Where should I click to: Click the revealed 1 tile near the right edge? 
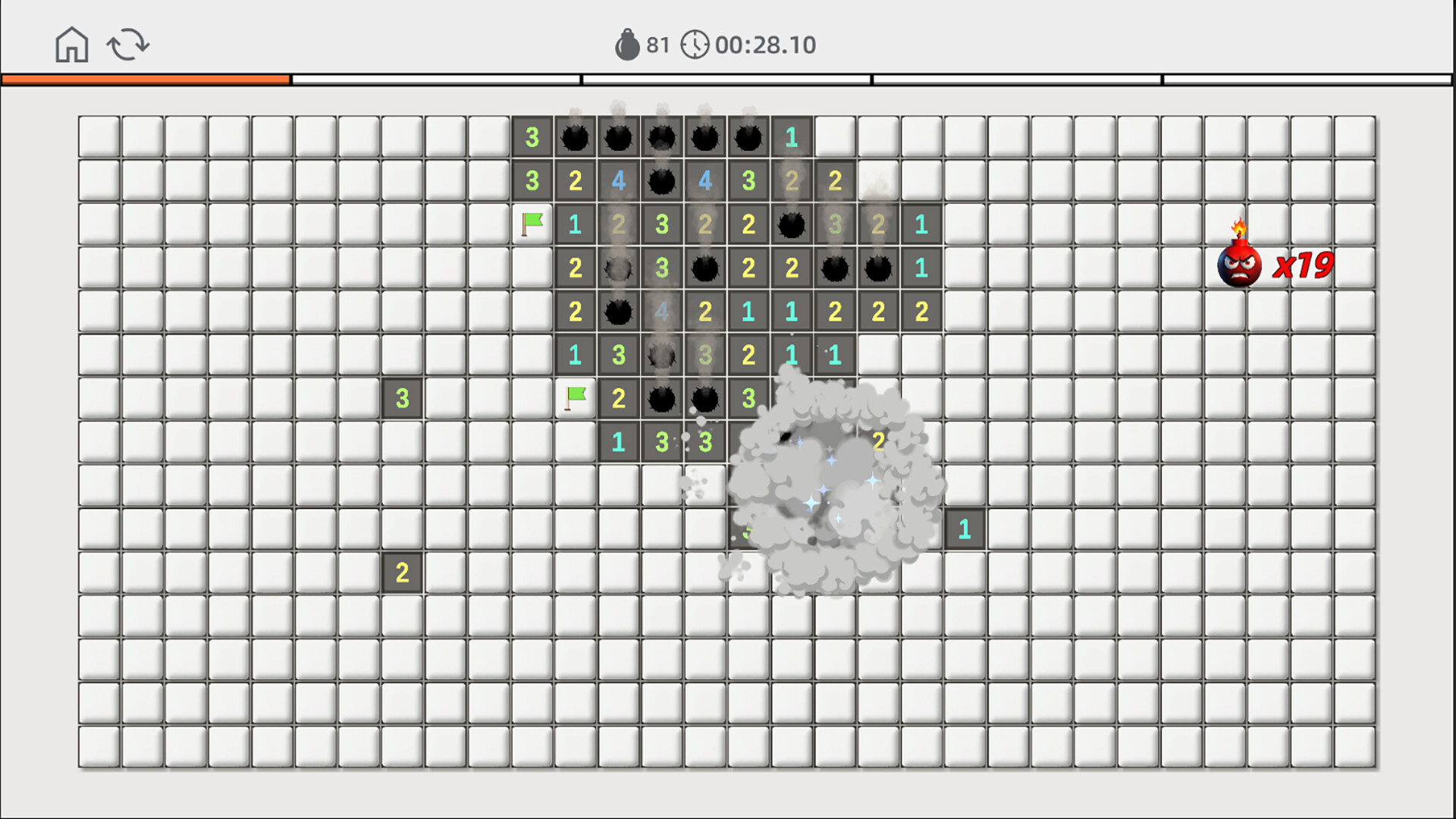(x=964, y=527)
